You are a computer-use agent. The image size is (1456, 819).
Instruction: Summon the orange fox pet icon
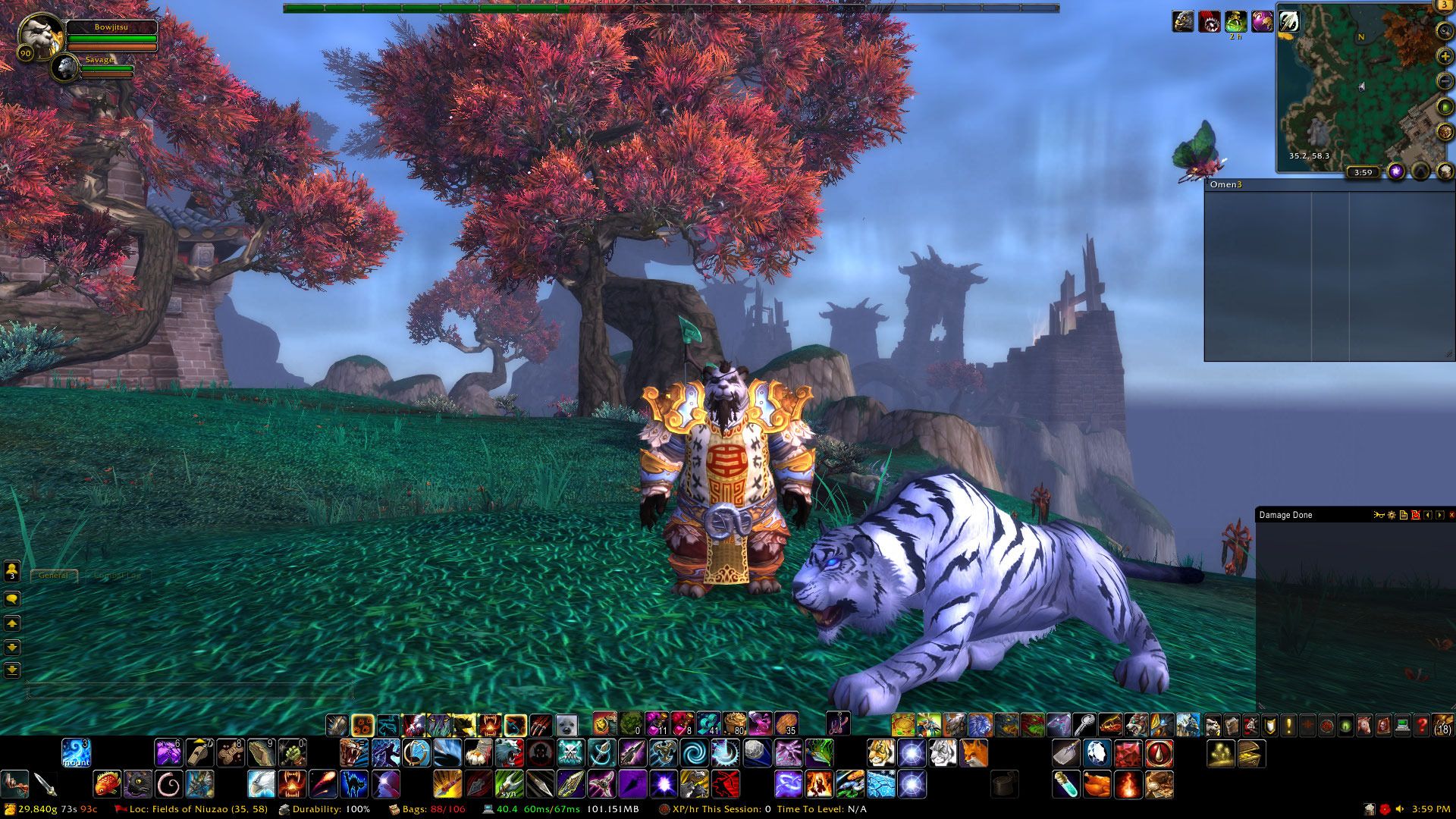click(x=974, y=753)
